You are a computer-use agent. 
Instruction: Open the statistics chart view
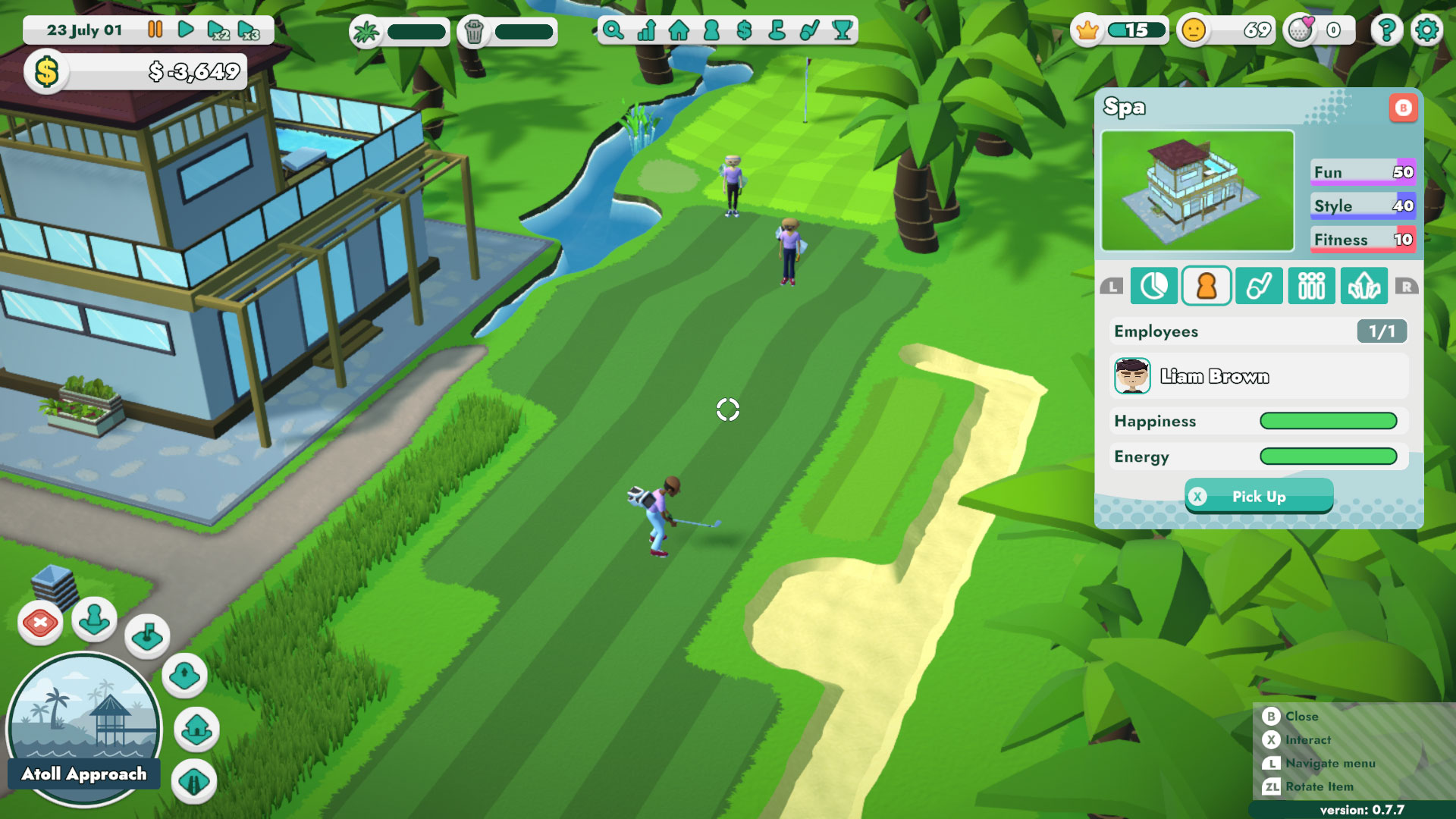point(646,30)
